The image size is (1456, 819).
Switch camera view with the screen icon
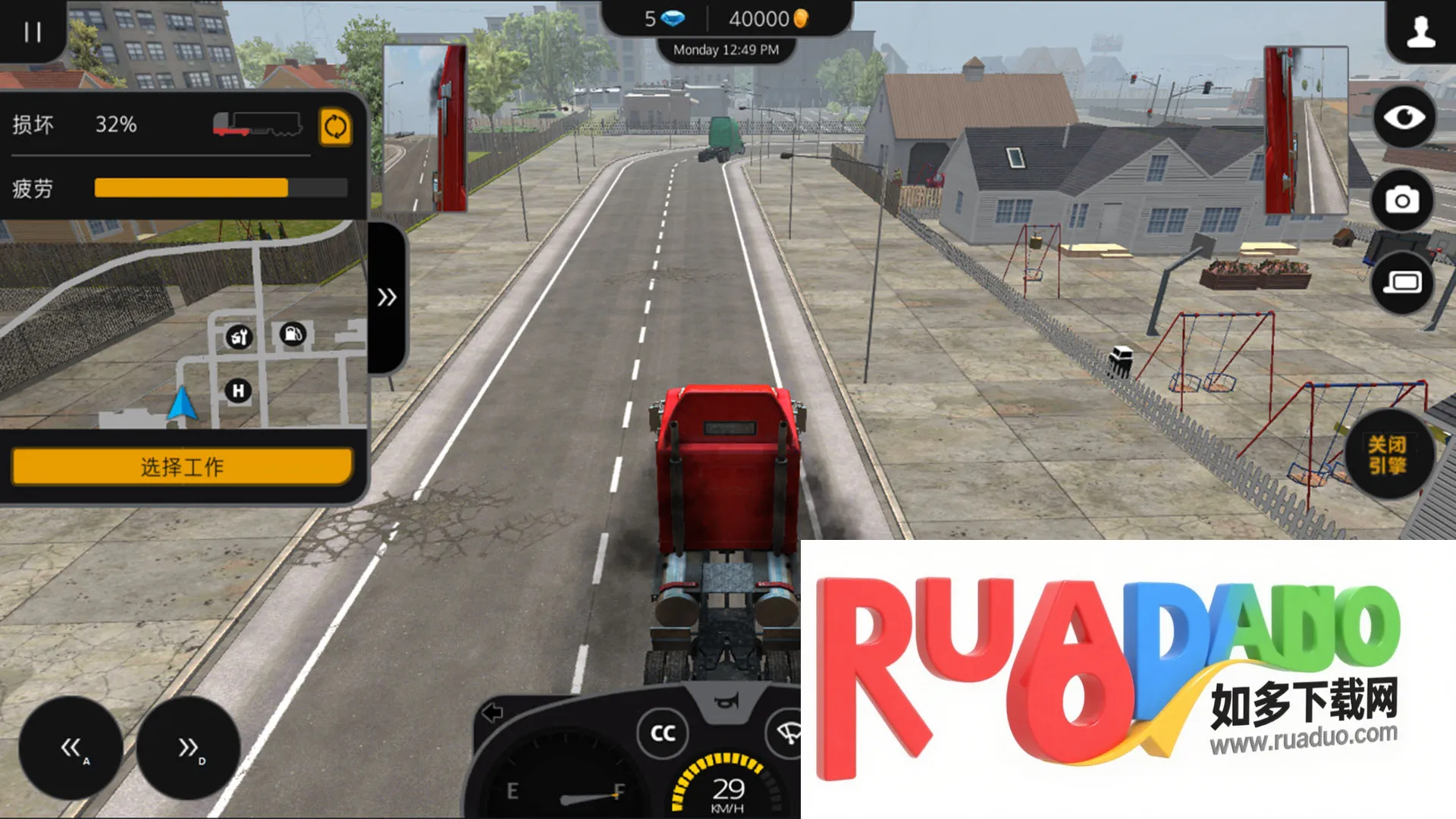(x=1402, y=283)
